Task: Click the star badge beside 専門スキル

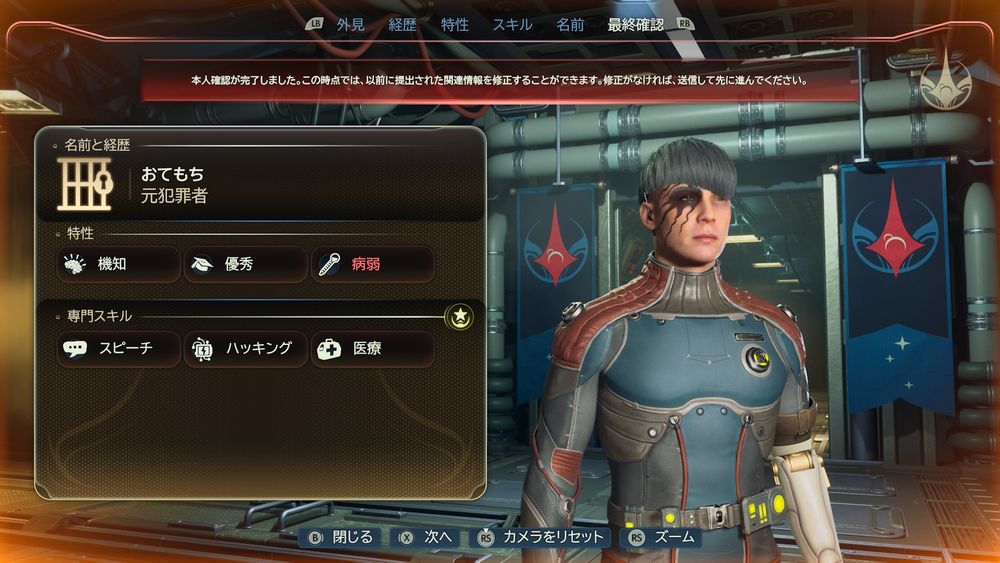Action: tap(459, 317)
